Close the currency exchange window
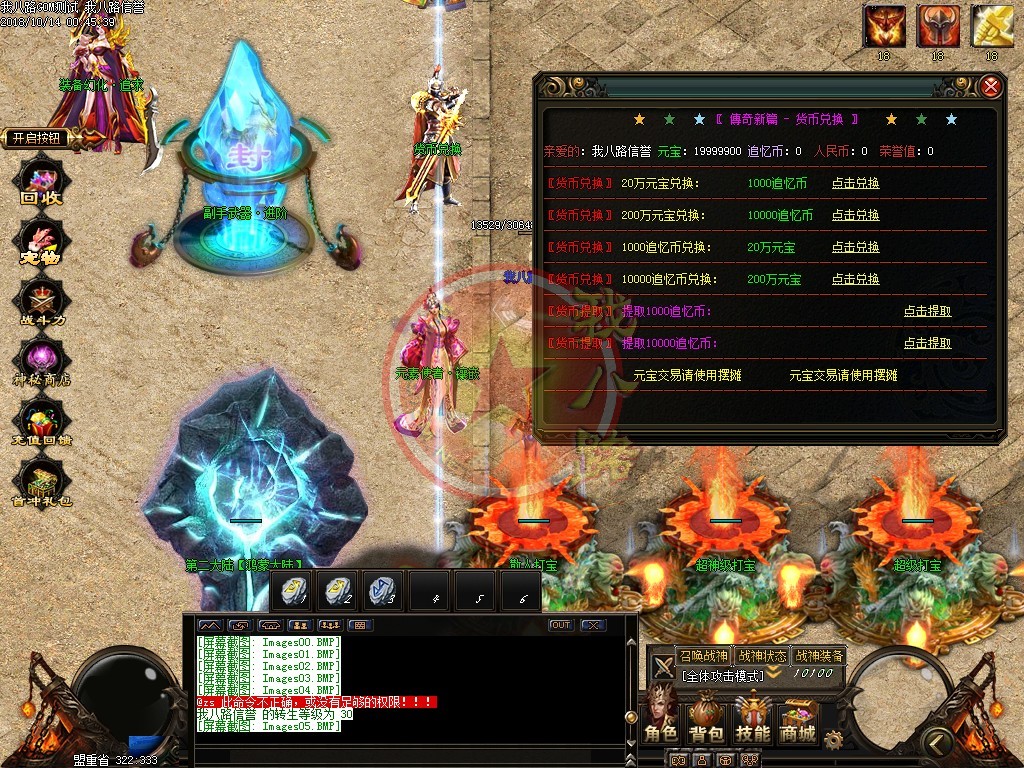Image resolution: width=1024 pixels, height=768 pixels. (x=991, y=87)
